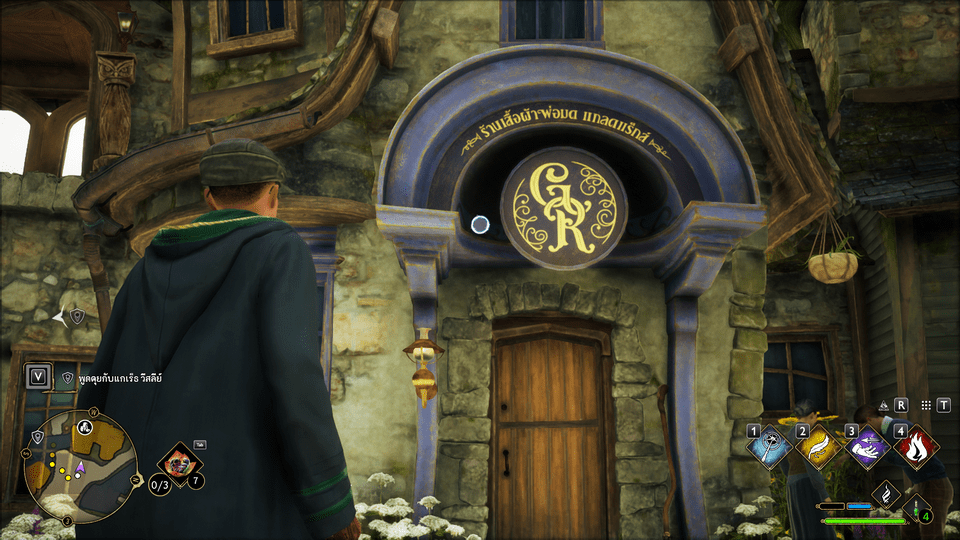Screen dimensions: 960x540
Task: Open the spell set grid icon
Action: [926, 406]
